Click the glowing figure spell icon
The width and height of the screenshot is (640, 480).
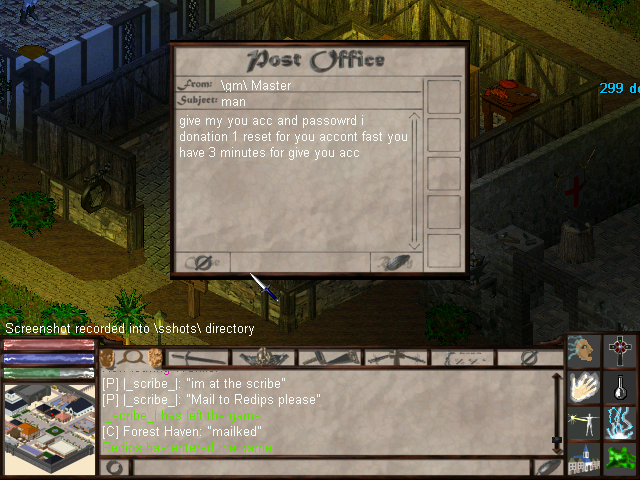click(x=583, y=424)
